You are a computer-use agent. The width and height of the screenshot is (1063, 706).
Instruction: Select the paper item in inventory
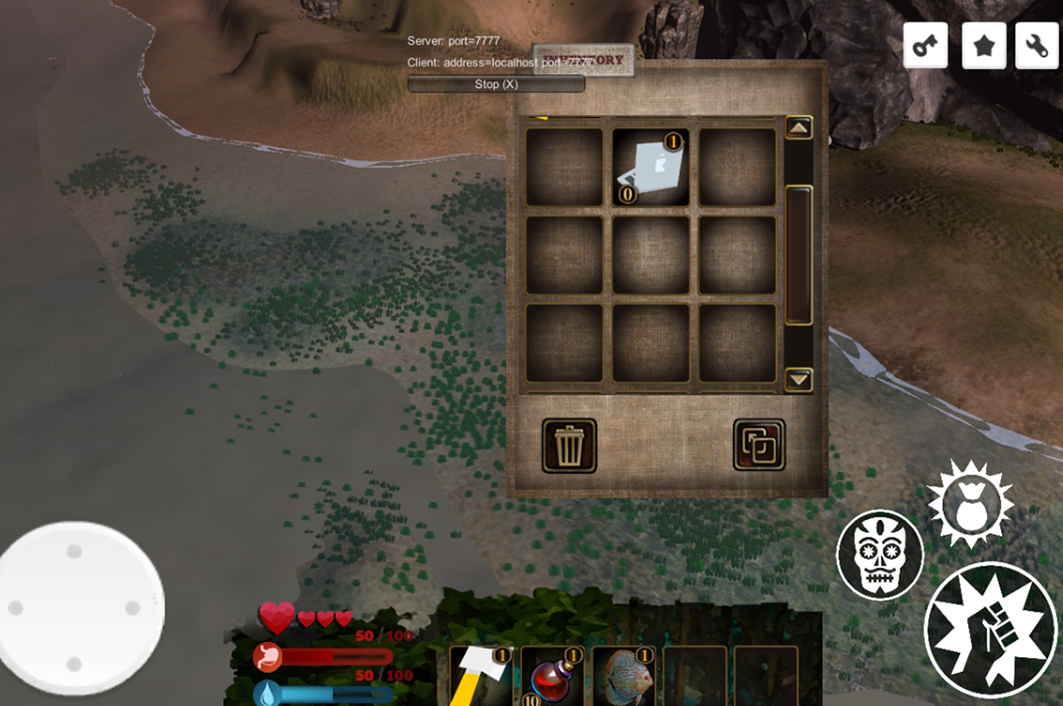coord(651,167)
